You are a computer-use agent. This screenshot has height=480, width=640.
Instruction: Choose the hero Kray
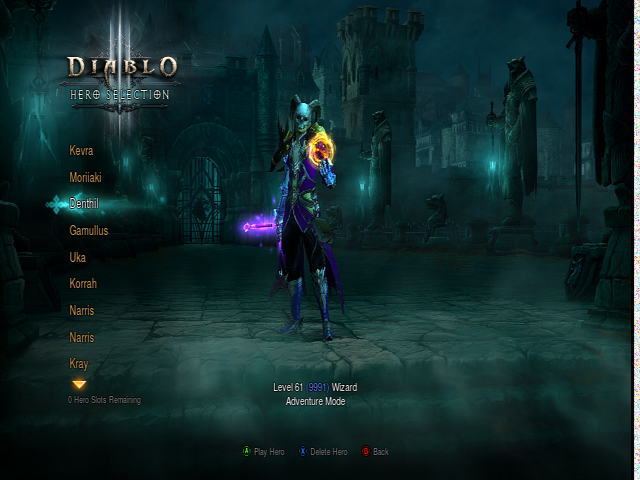(79, 363)
